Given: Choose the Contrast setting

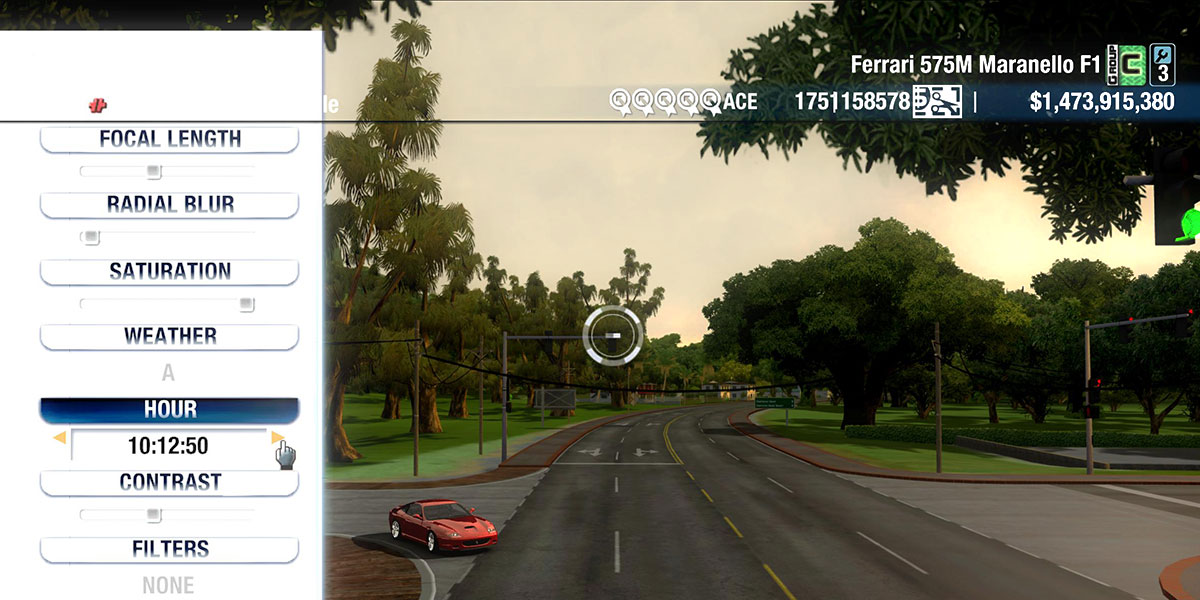Looking at the screenshot, I should (x=169, y=482).
